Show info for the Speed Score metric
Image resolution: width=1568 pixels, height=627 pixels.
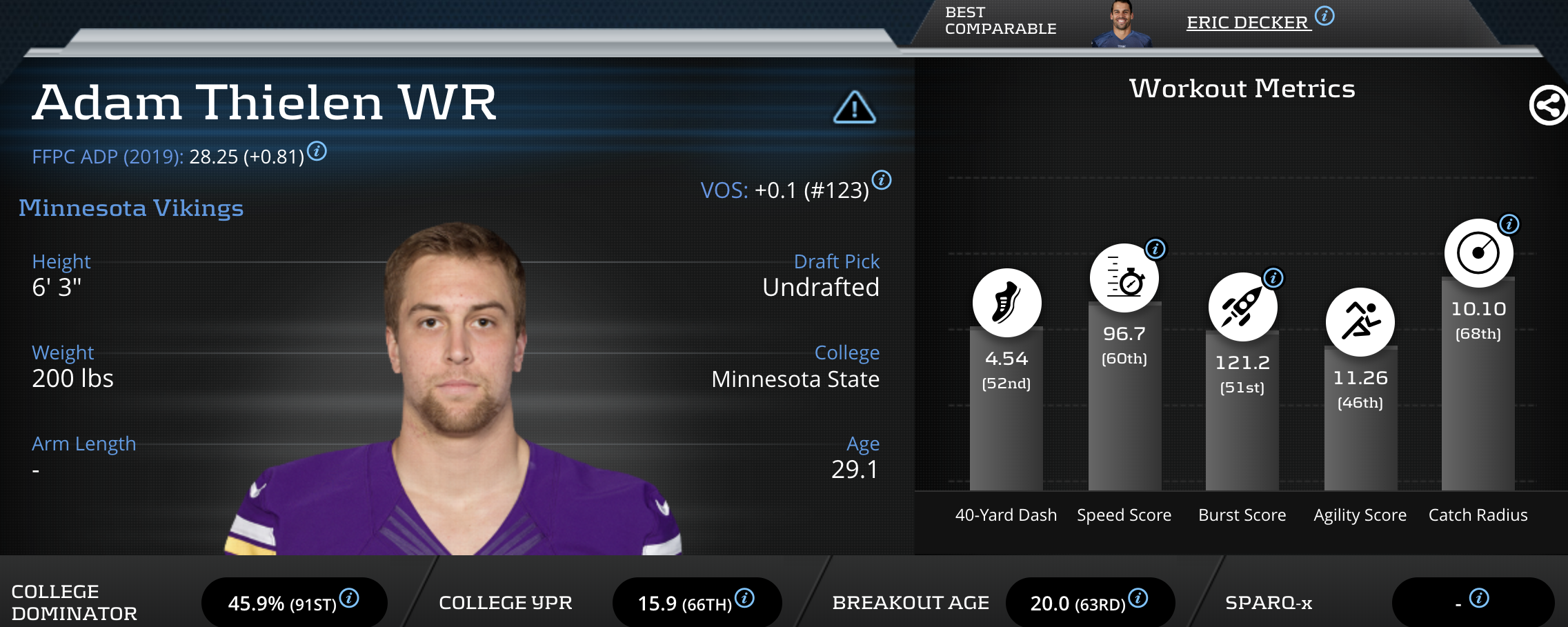point(1155,248)
